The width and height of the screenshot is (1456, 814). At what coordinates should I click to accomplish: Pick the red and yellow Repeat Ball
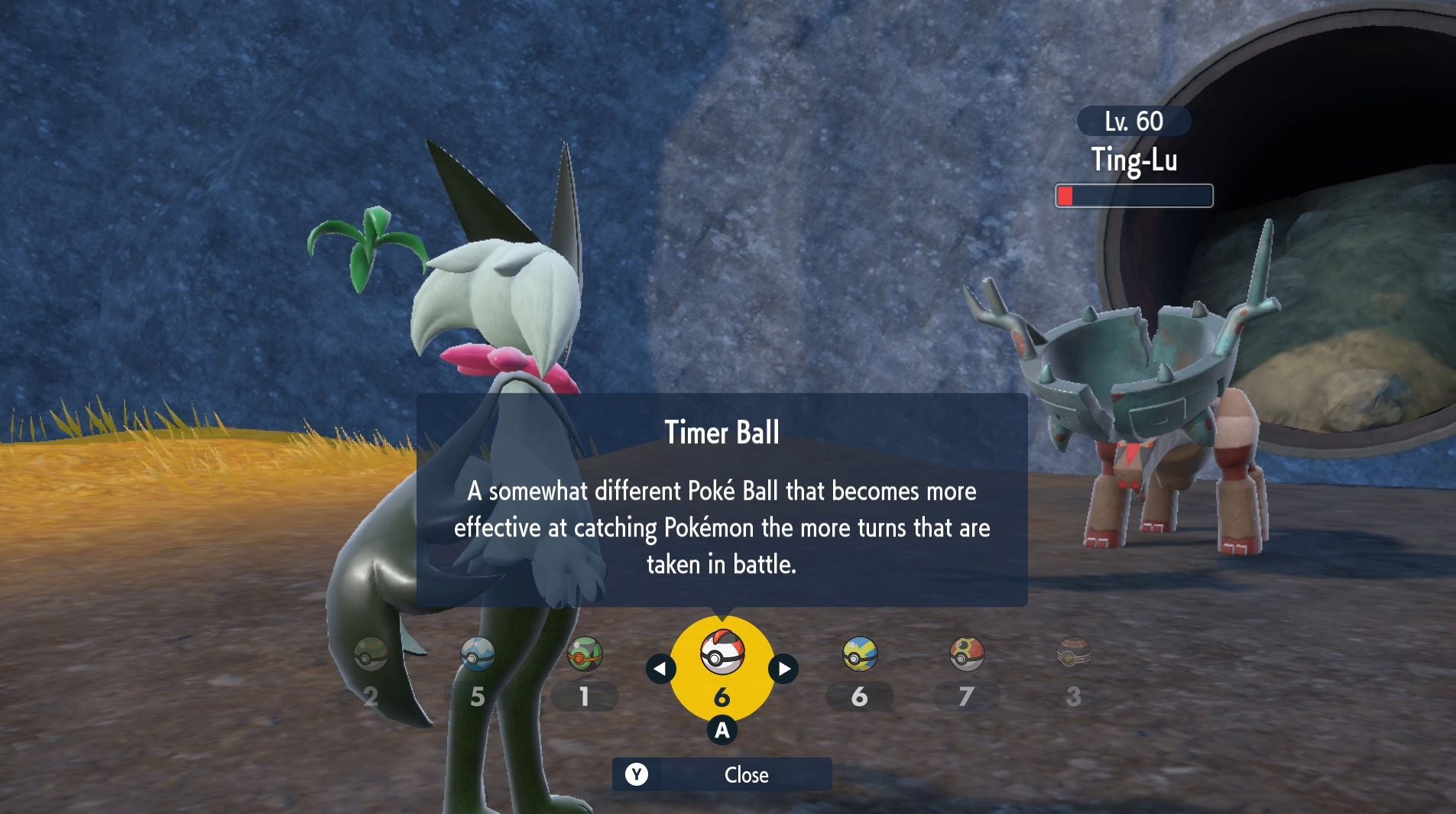point(966,655)
